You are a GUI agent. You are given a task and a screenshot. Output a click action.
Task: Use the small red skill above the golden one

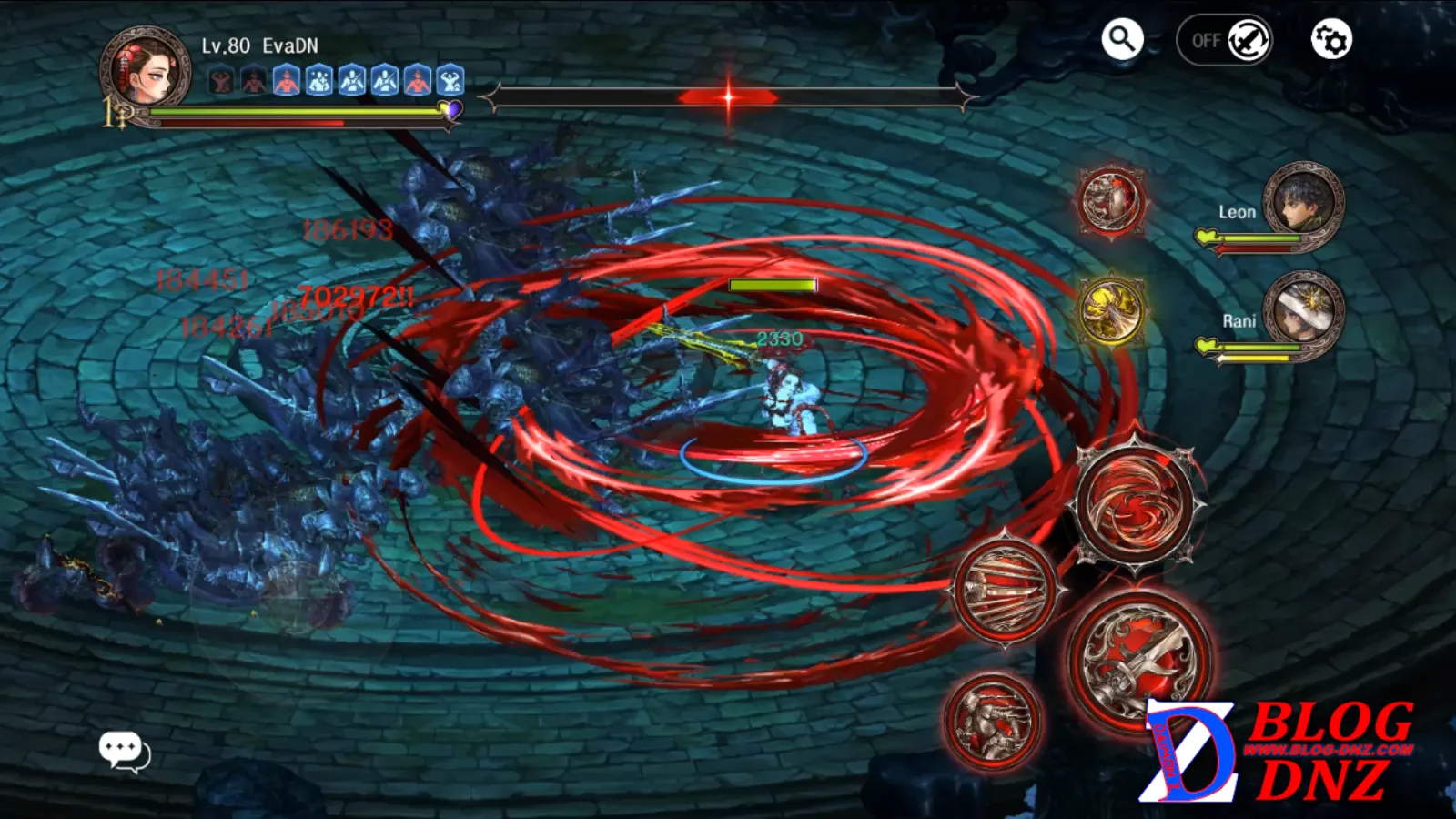pyautogui.click(x=1110, y=200)
